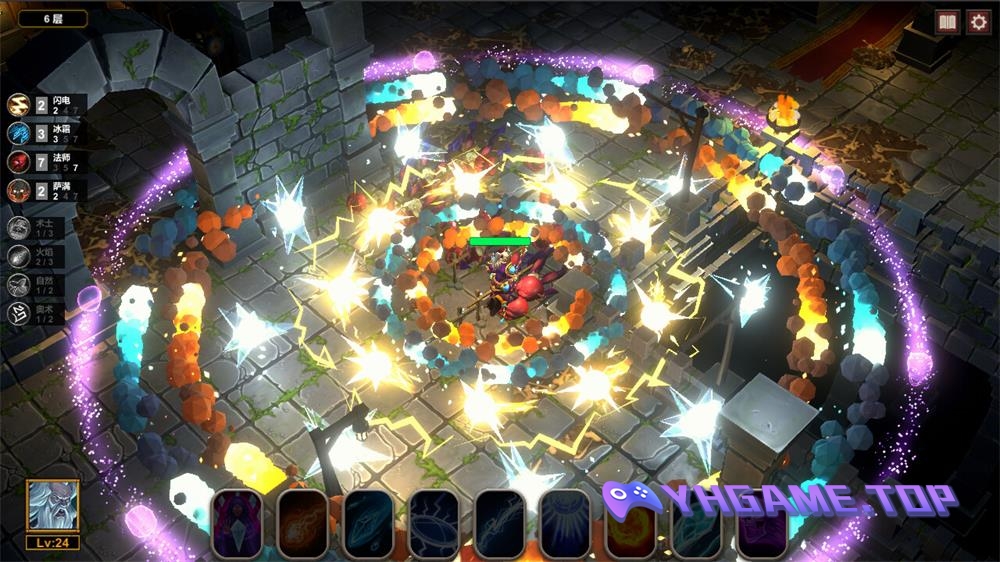Screen dimensions: 1000x562
Task: Select the 萨满 shaman trait icon
Action: [x=19, y=189]
